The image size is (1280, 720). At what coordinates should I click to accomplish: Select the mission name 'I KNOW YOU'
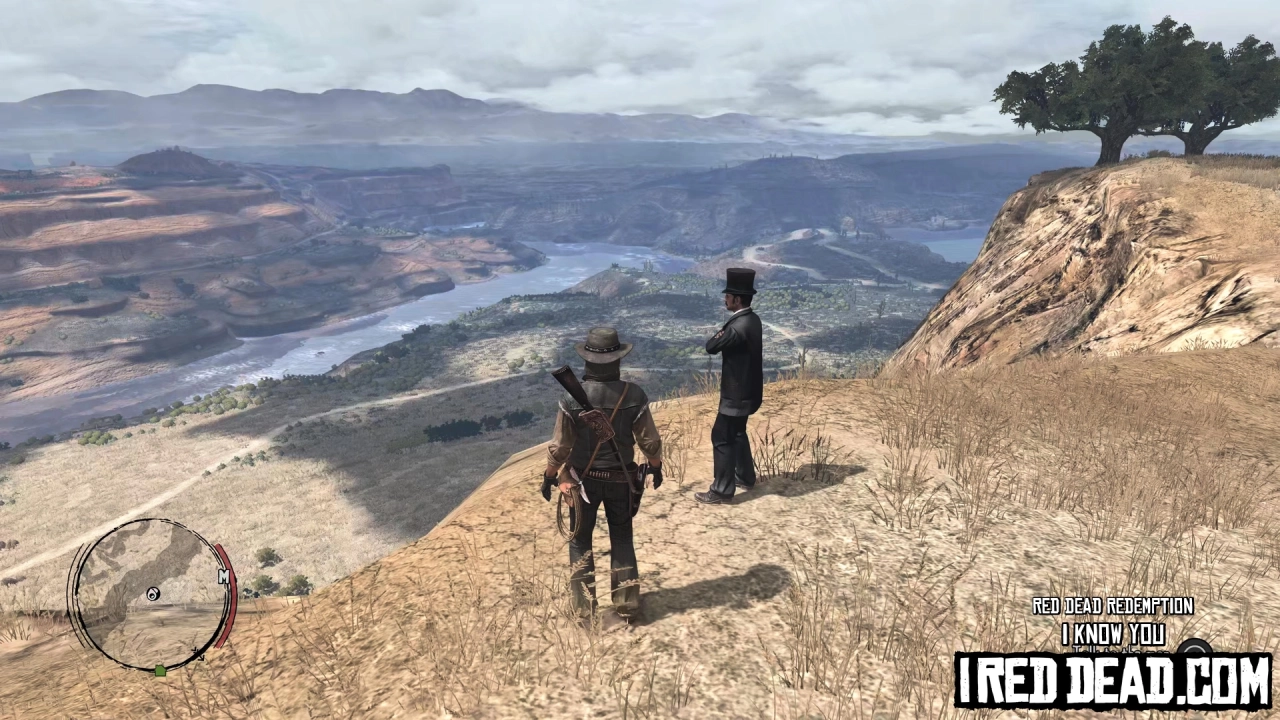click(x=1113, y=634)
